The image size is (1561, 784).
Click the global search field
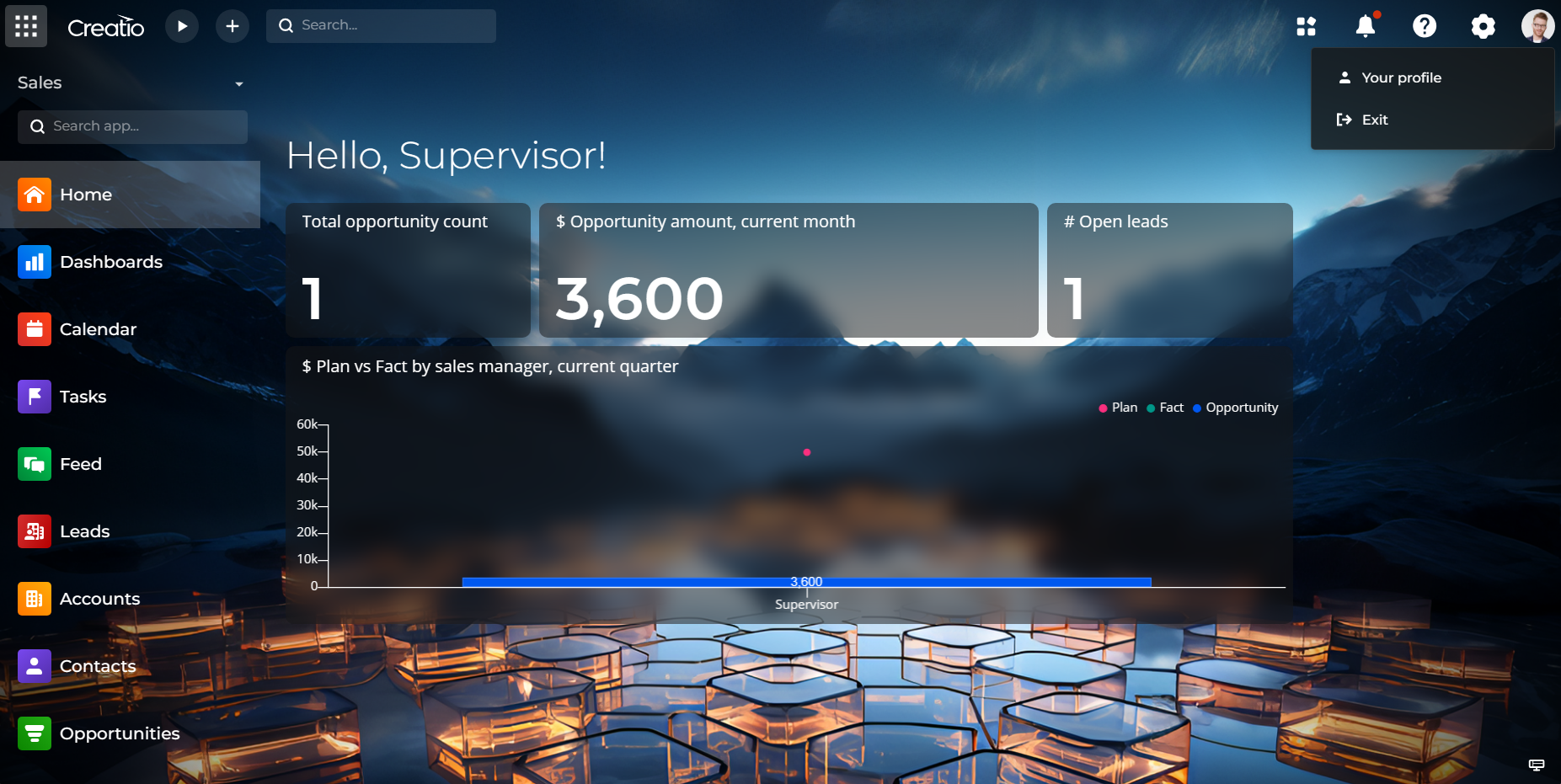[381, 25]
